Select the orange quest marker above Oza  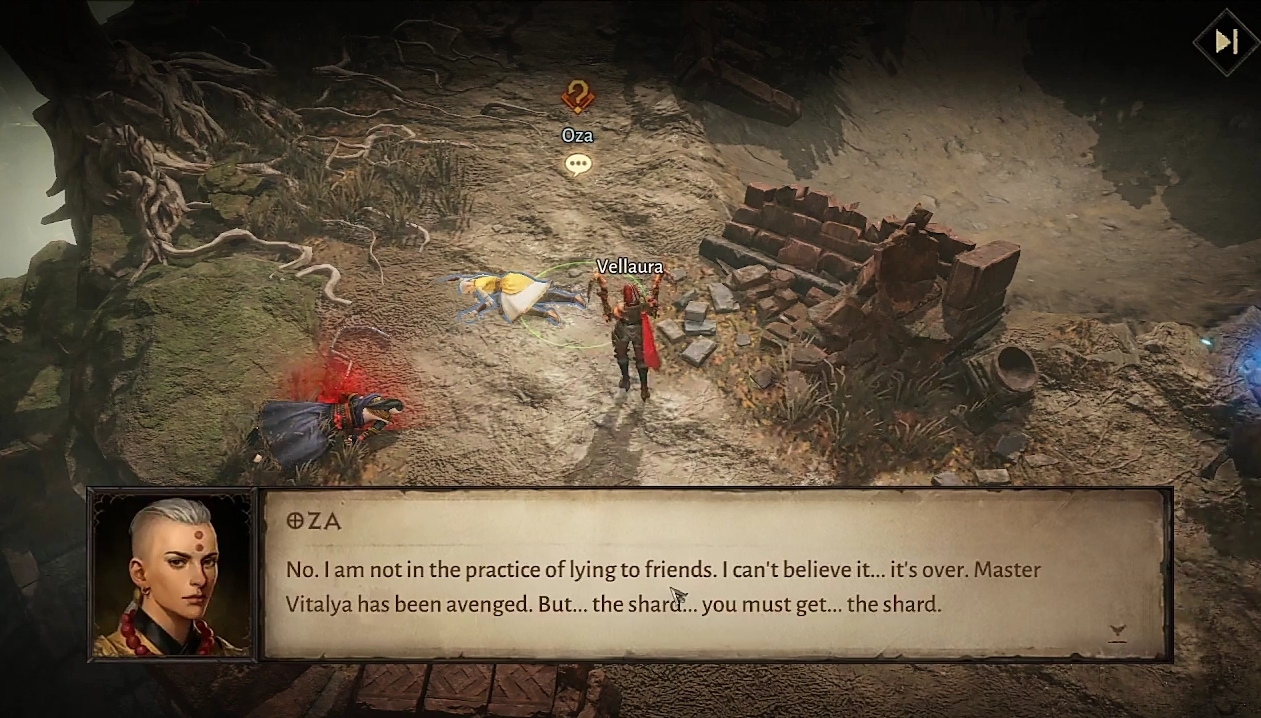577,97
